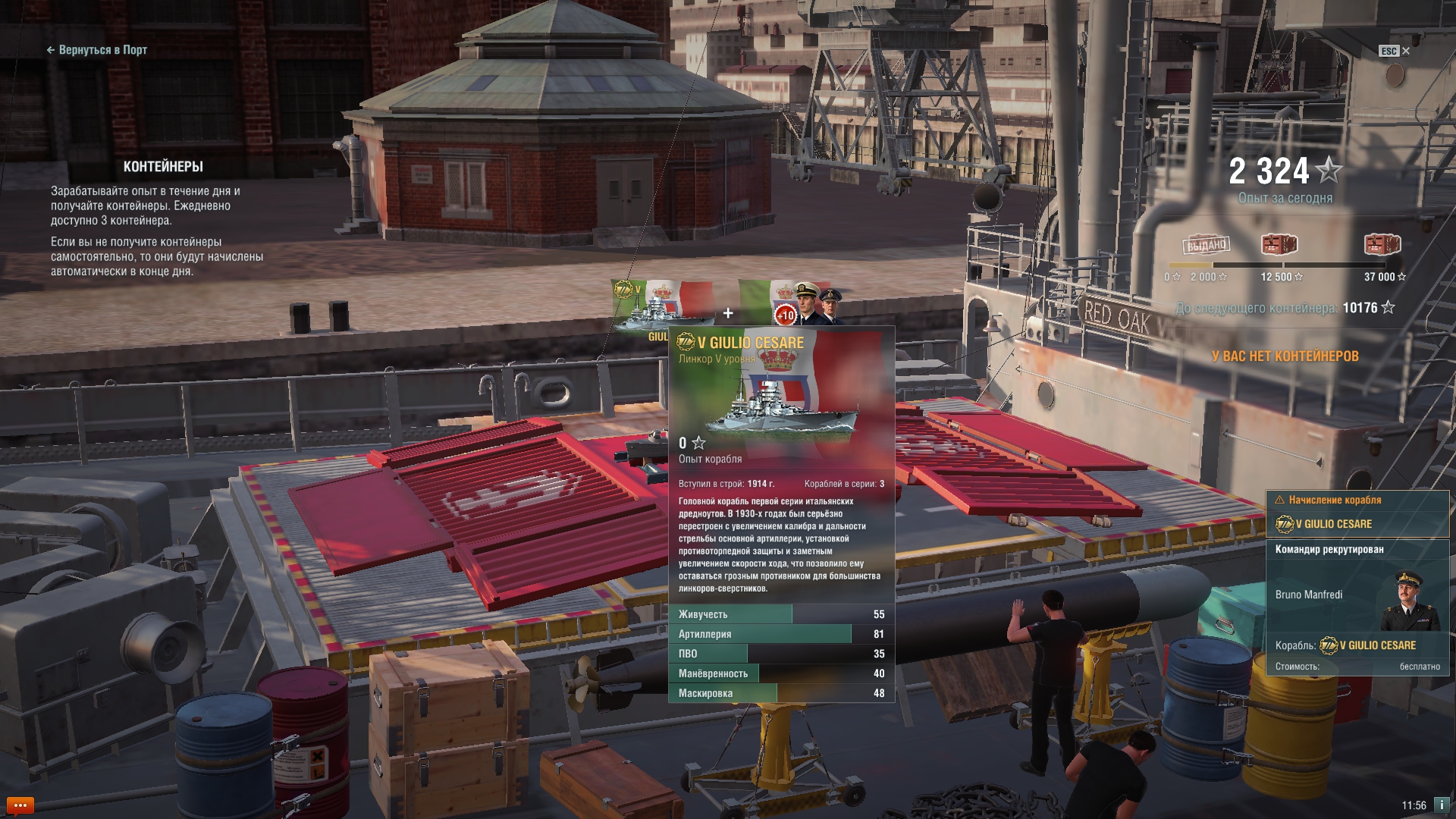
Task: Click the 37 000 experience container icon
Action: [1382, 245]
